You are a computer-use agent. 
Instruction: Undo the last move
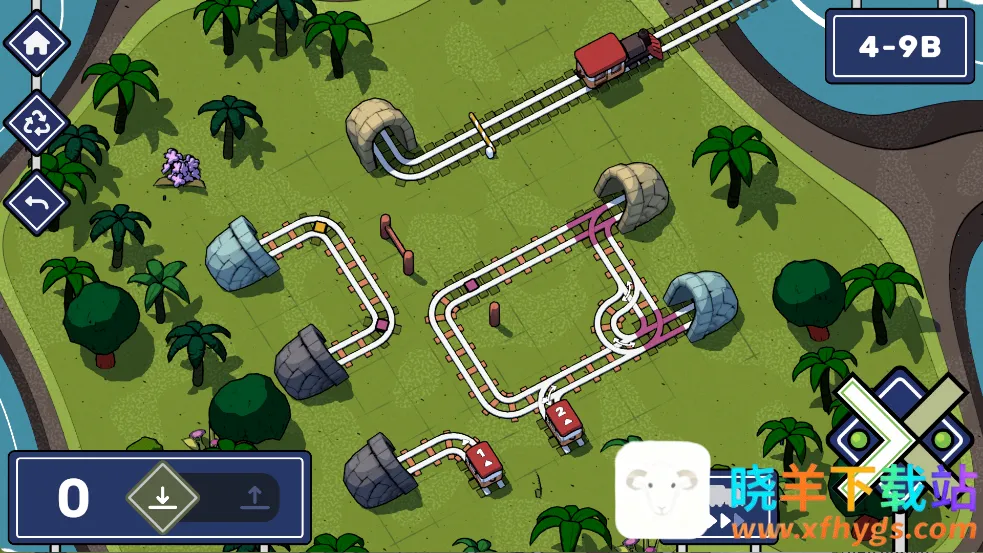coord(37,203)
